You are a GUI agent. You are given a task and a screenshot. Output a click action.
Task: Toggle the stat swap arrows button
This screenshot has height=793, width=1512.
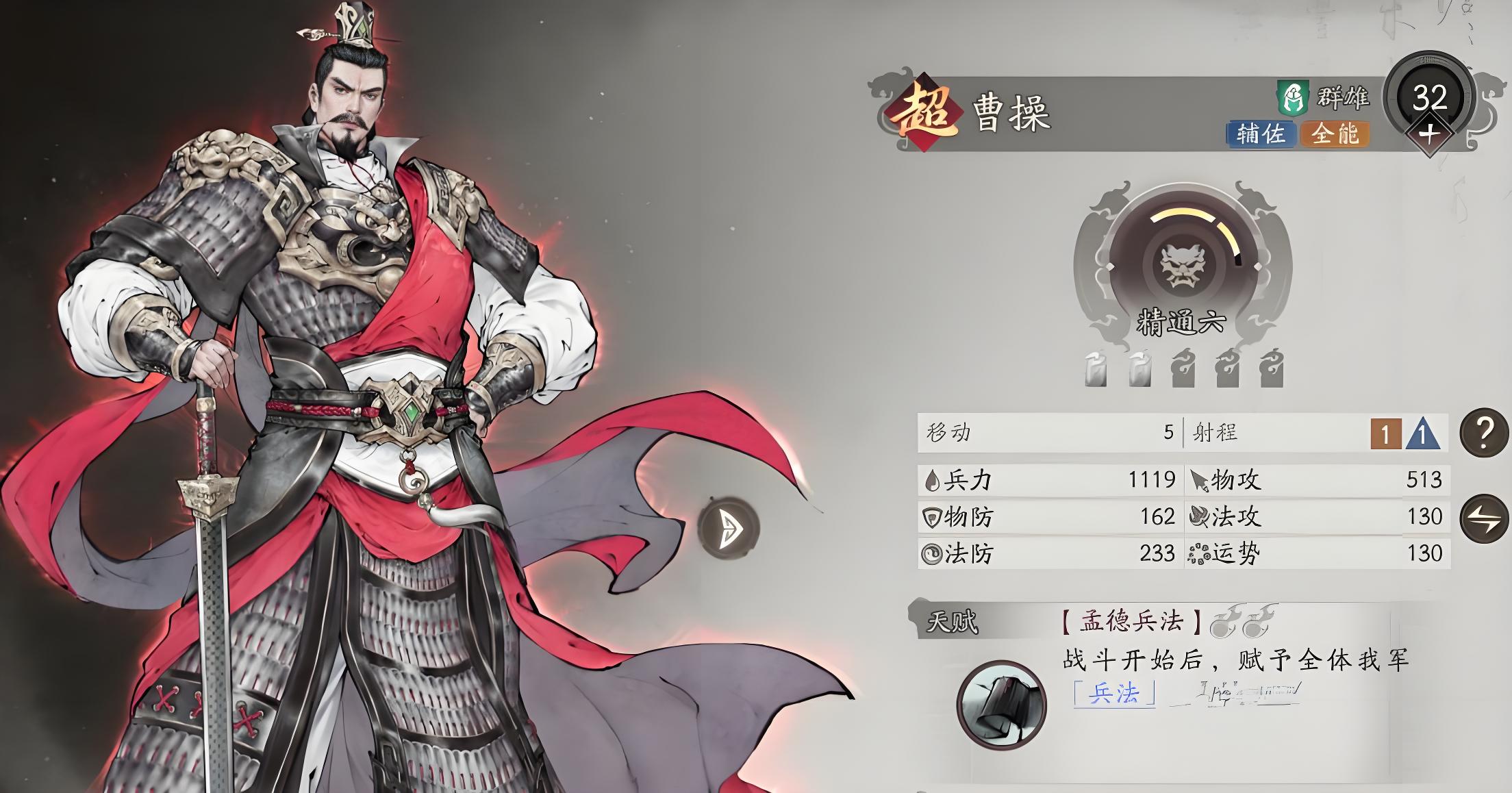1484,518
